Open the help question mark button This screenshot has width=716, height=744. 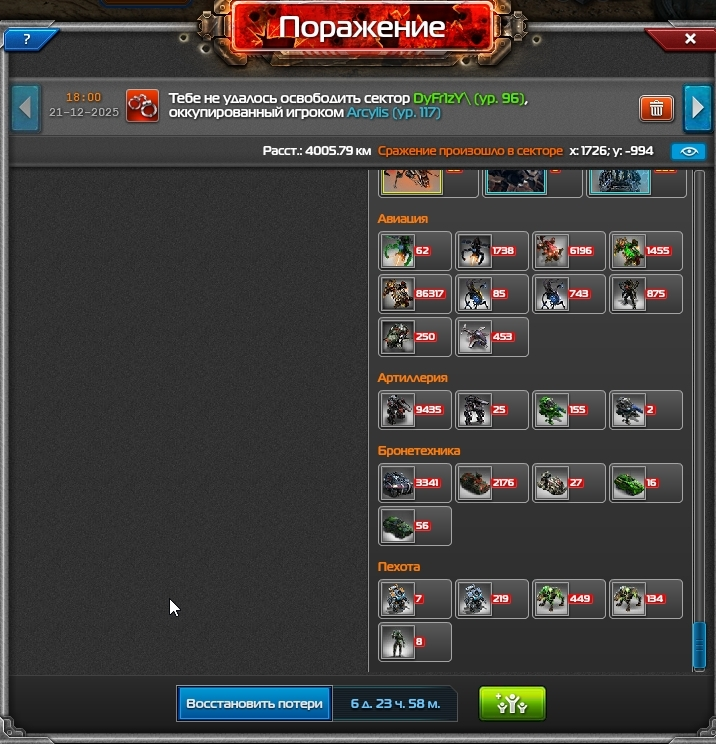click(x=27, y=40)
